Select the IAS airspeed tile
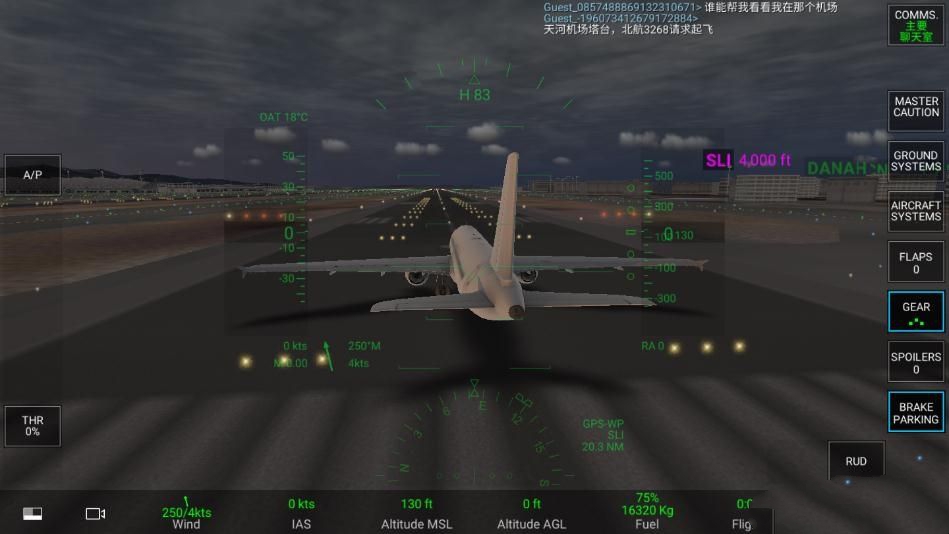Viewport: 949px width, 534px height. click(x=301, y=514)
